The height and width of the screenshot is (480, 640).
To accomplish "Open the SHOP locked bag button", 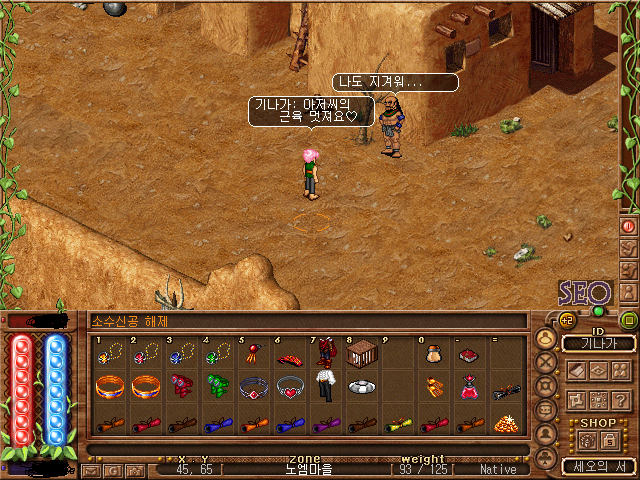I will click(607, 439).
